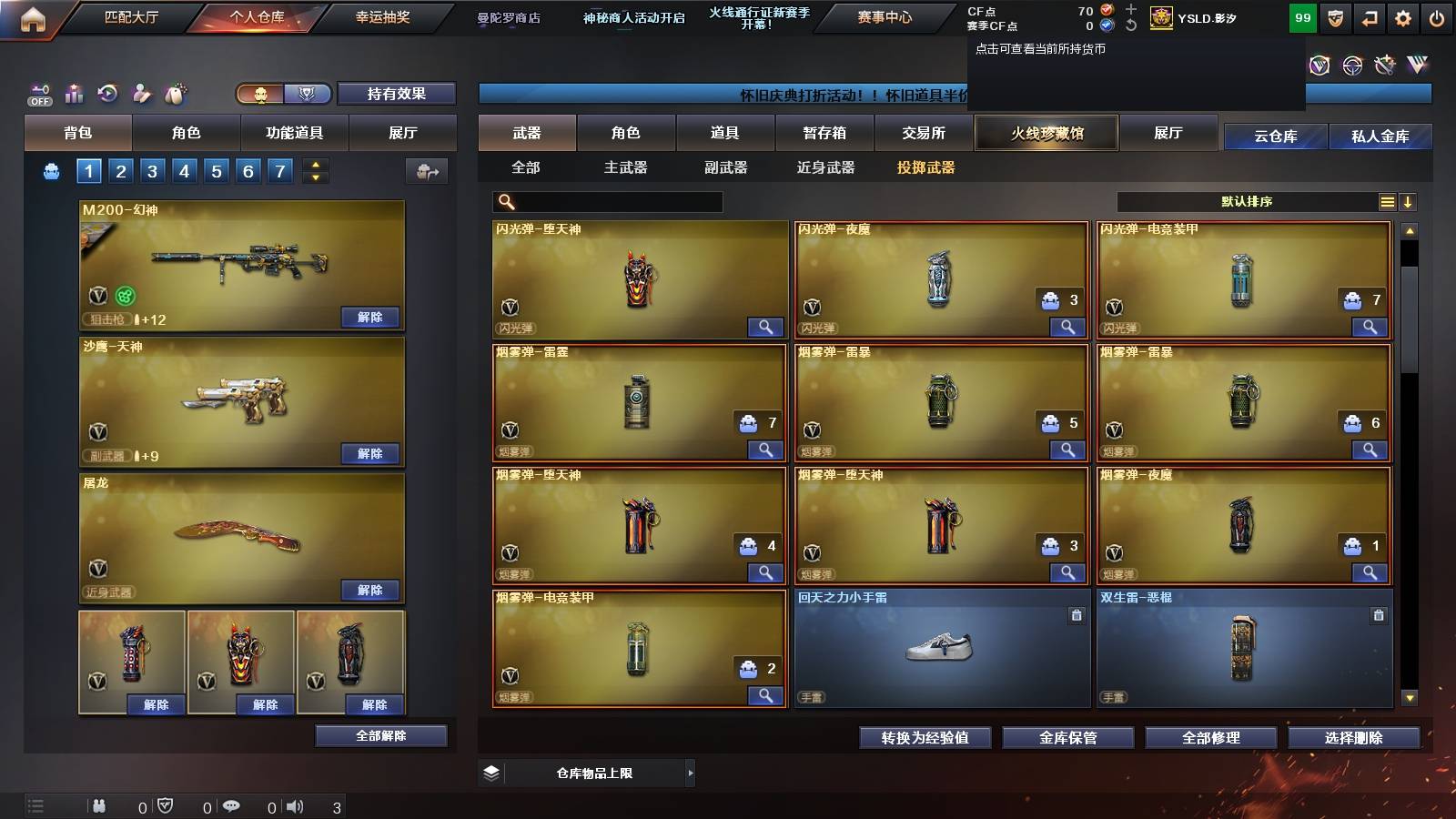Click the up arrow beside backpack page 7
This screenshot has height=819, width=1456.
[x=314, y=164]
